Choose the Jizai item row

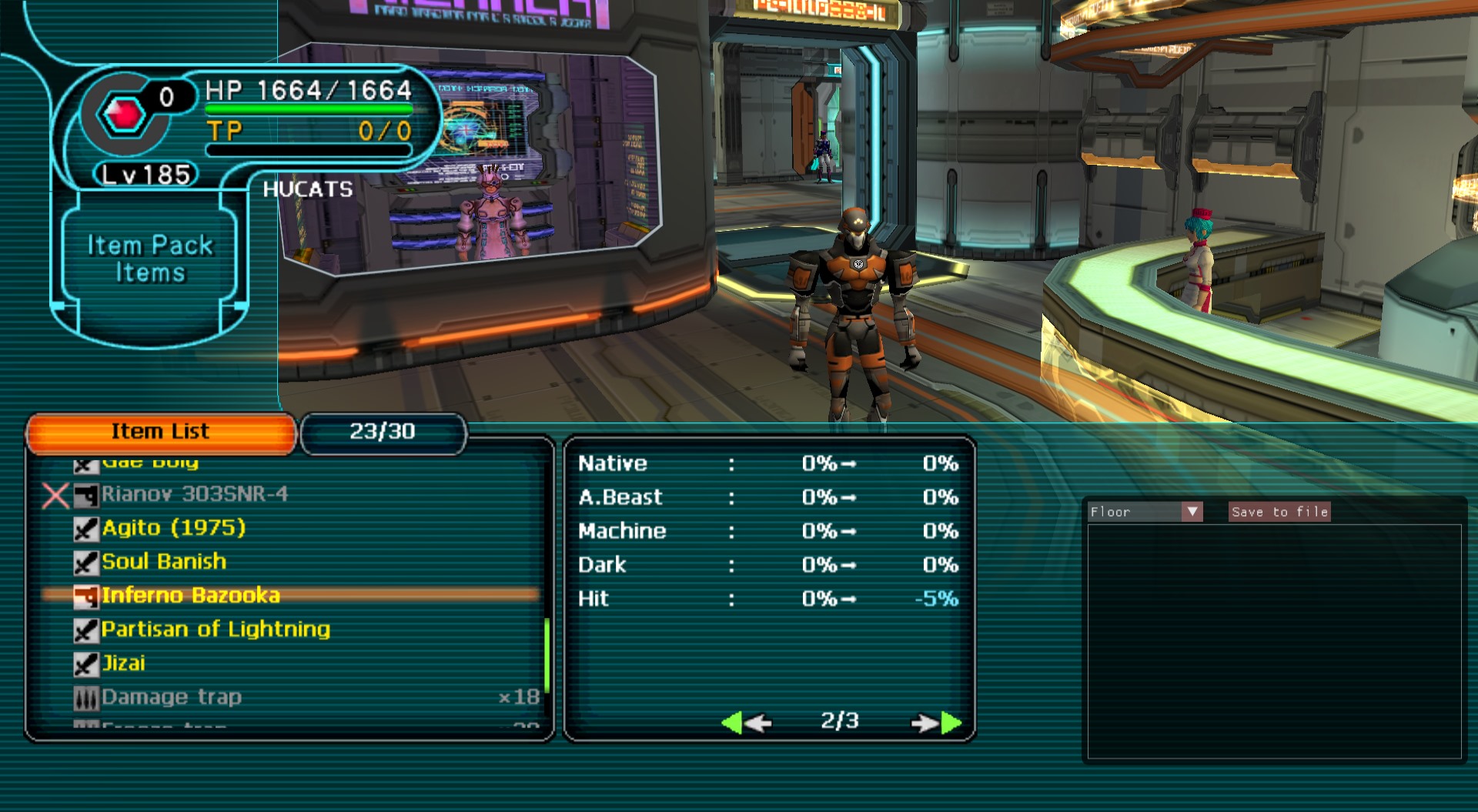click(x=123, y=663)
